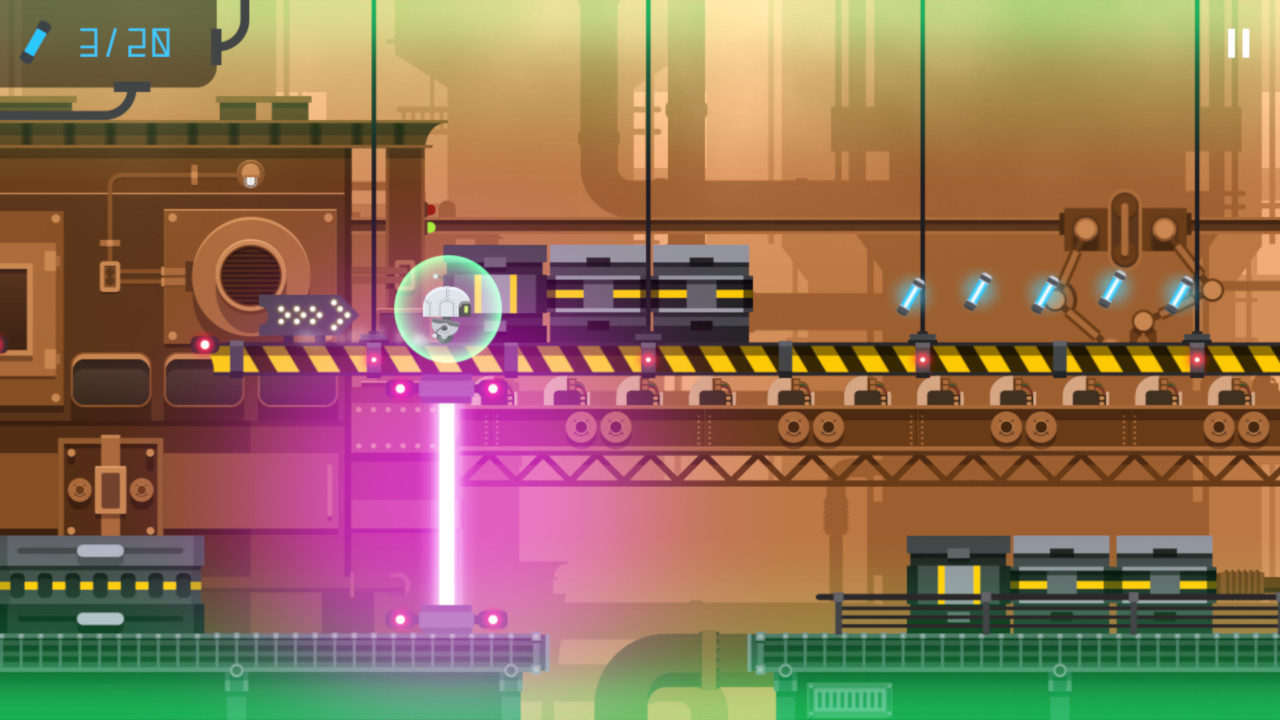Toggle the green traffic light by the pillar
The image size is (1280, 720).
click(430, 225)
